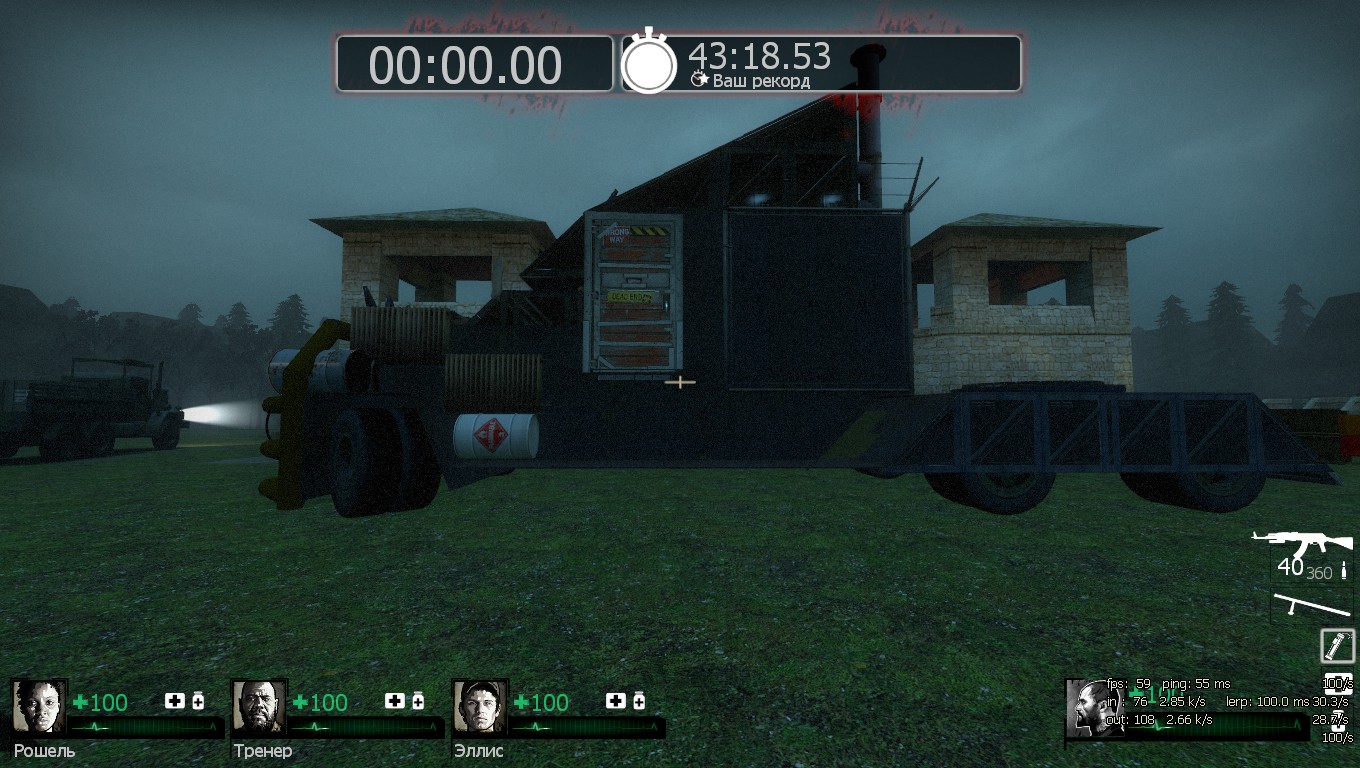Click Рошель's first aid kit icon
This screenshot has height=768, width=1360.
[x=175, y=701]
